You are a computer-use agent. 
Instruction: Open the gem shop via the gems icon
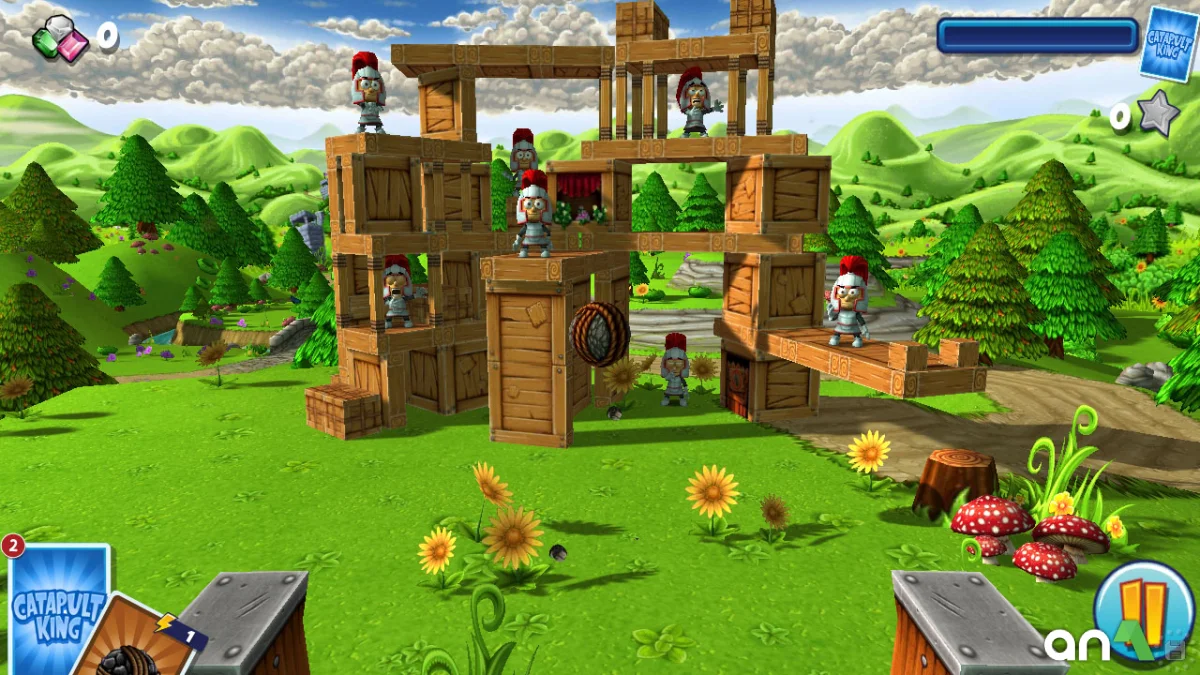pos(60,40)
